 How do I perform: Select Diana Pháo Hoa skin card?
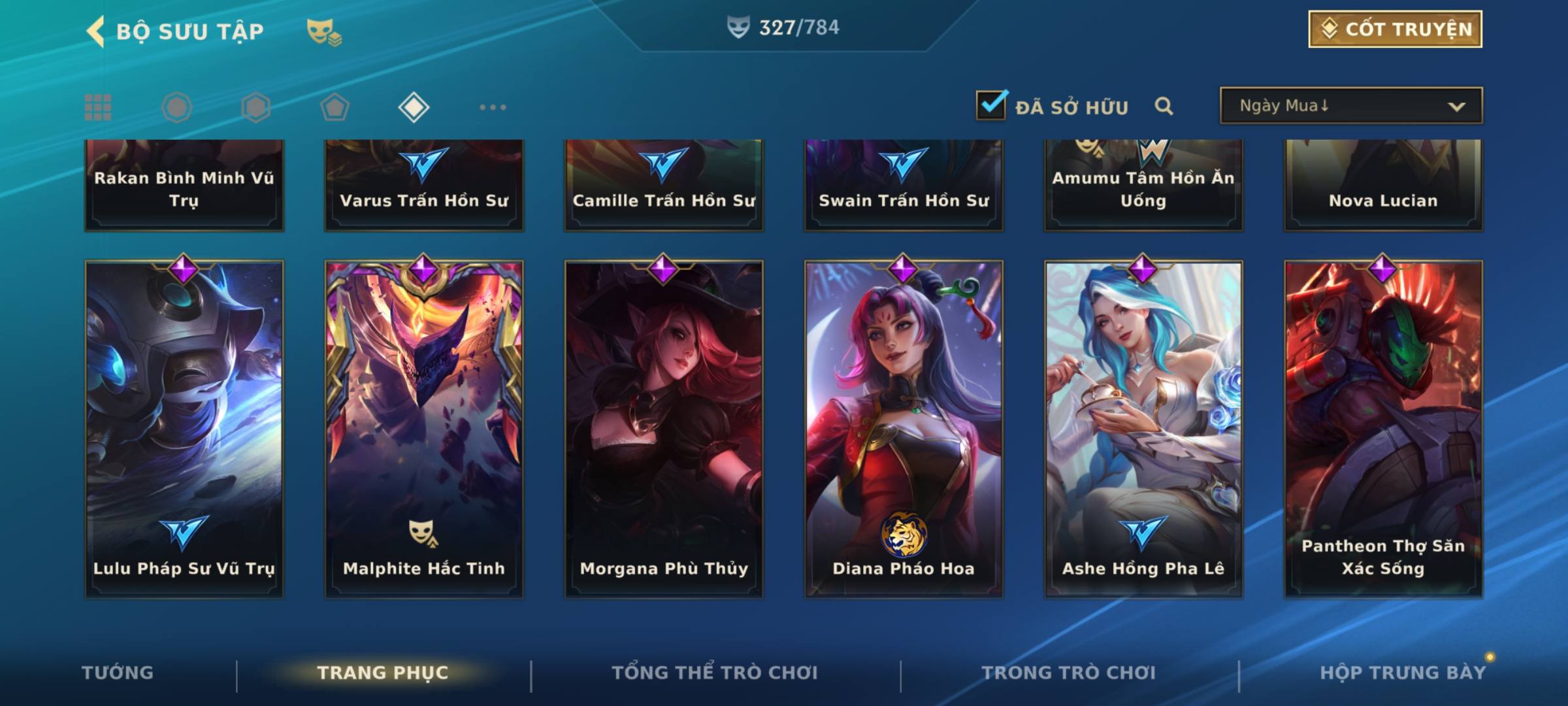(904, 429)
